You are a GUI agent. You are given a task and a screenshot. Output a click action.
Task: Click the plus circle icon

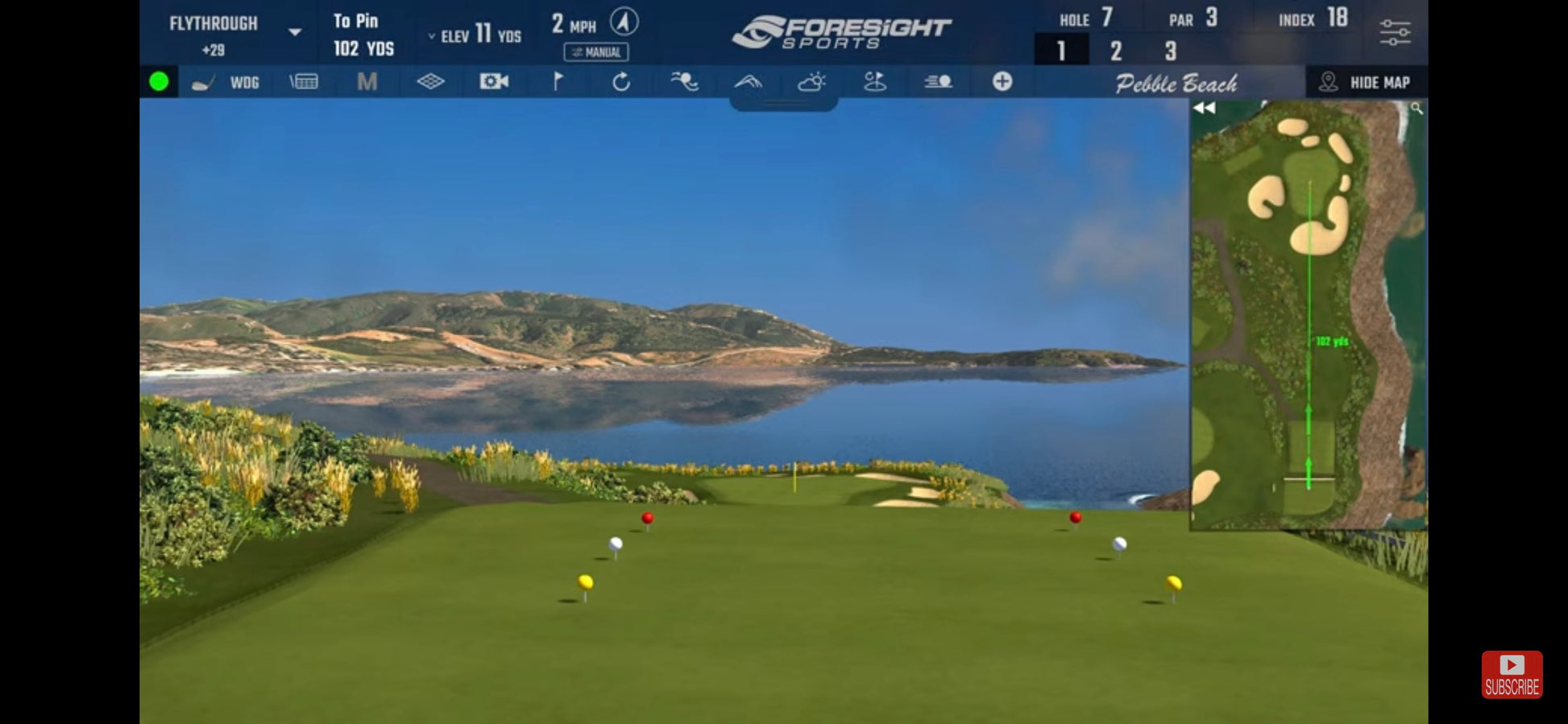pyautogui.click(x=1002, y=81)
